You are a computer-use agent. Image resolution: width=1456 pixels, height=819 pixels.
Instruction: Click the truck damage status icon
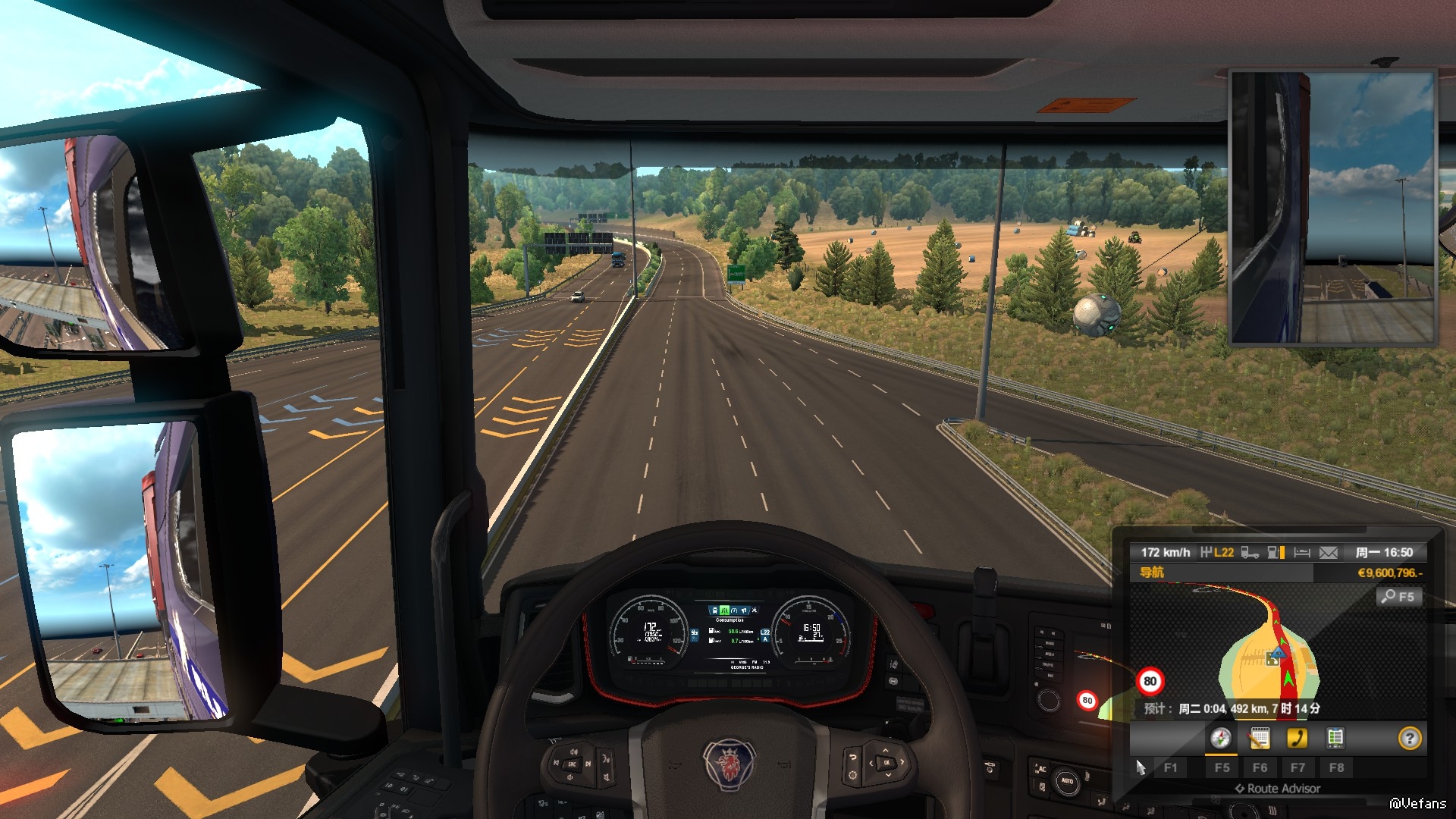1250,553
